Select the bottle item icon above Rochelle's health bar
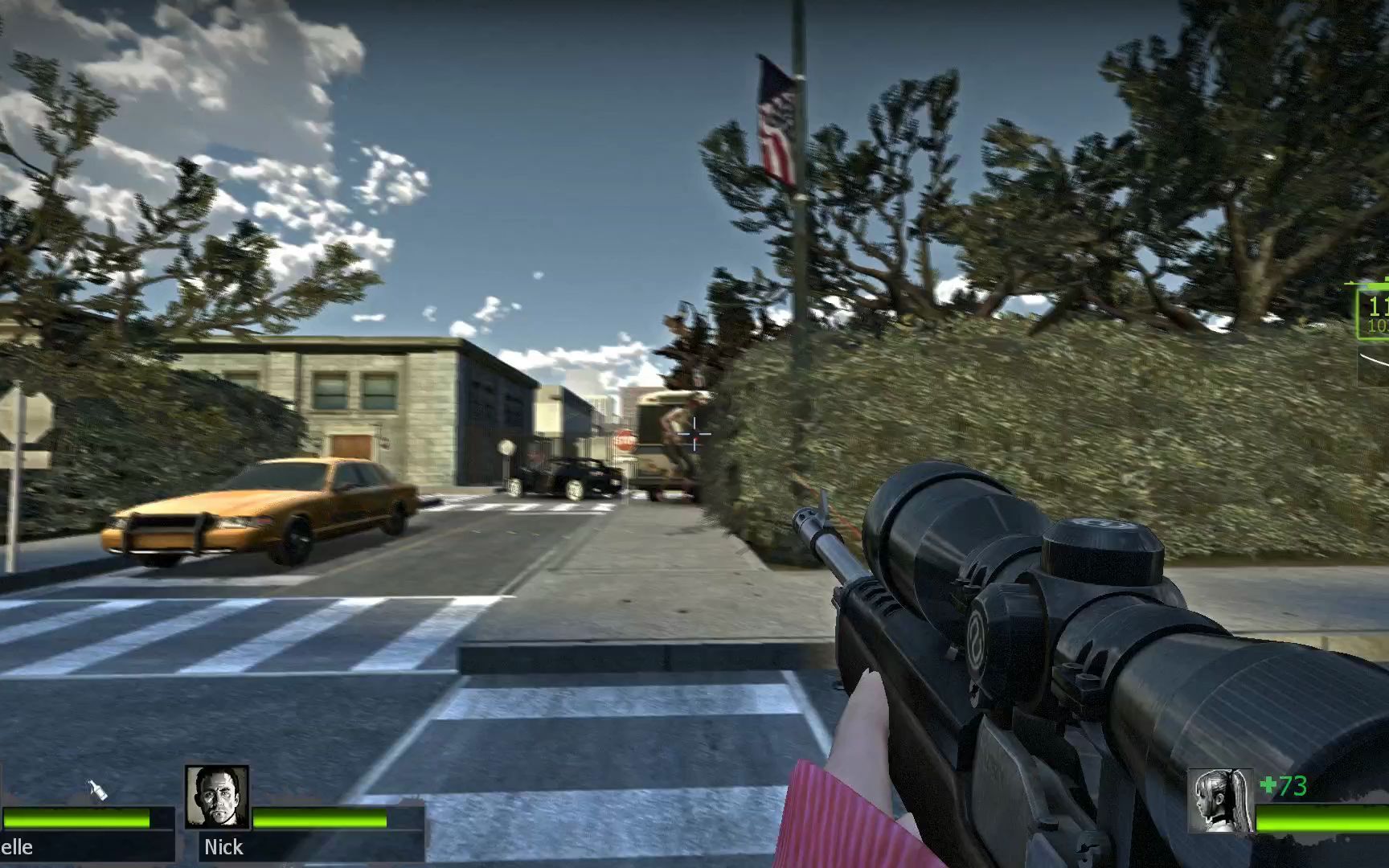Image resolution: width=1389 pixels, height=868 pixels. 97,791
